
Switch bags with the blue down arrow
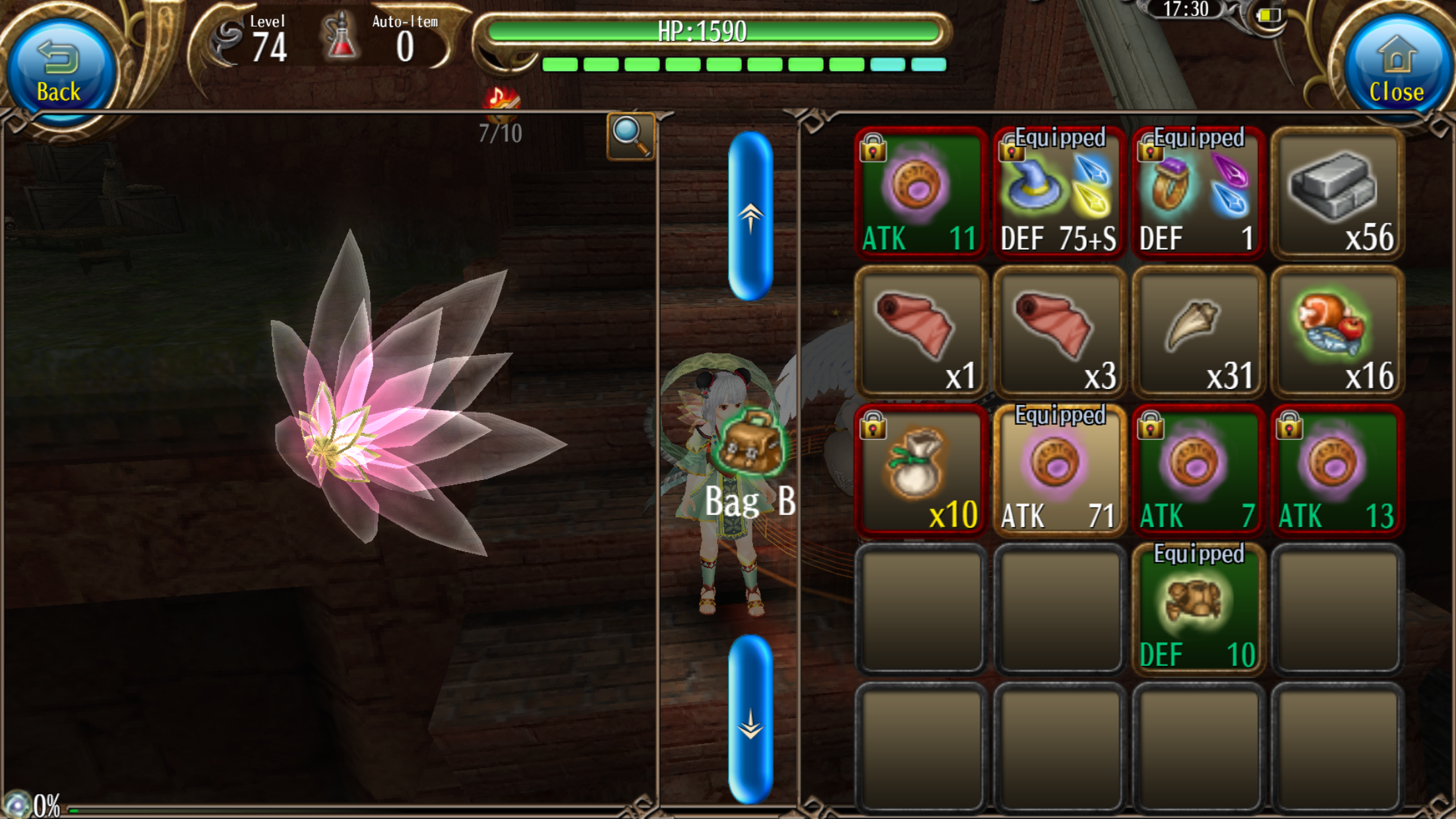point(750,720)
